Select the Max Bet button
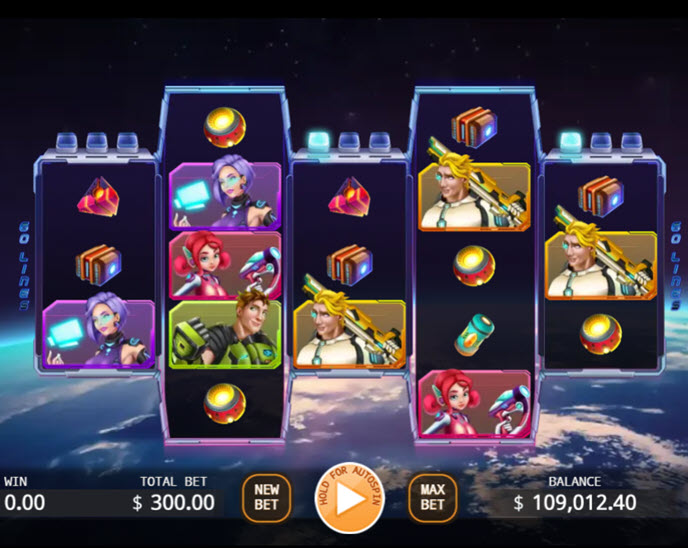This screenshot has width=688, height=548. [x=432, y=497]
